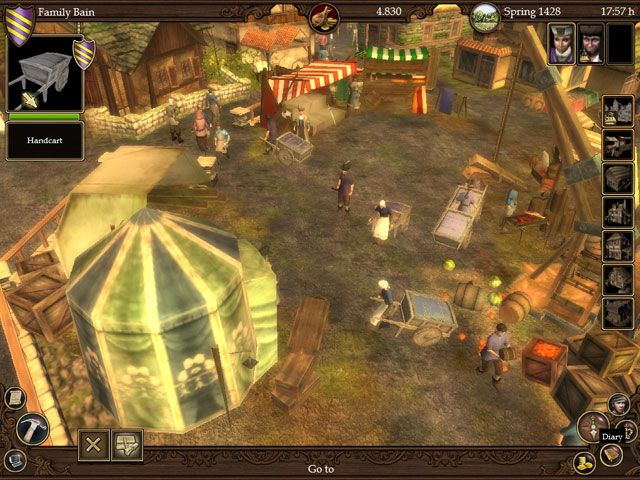This screenshot has height=480, width=640.
Task: Open the Diary book button
Action: point(610,453)
